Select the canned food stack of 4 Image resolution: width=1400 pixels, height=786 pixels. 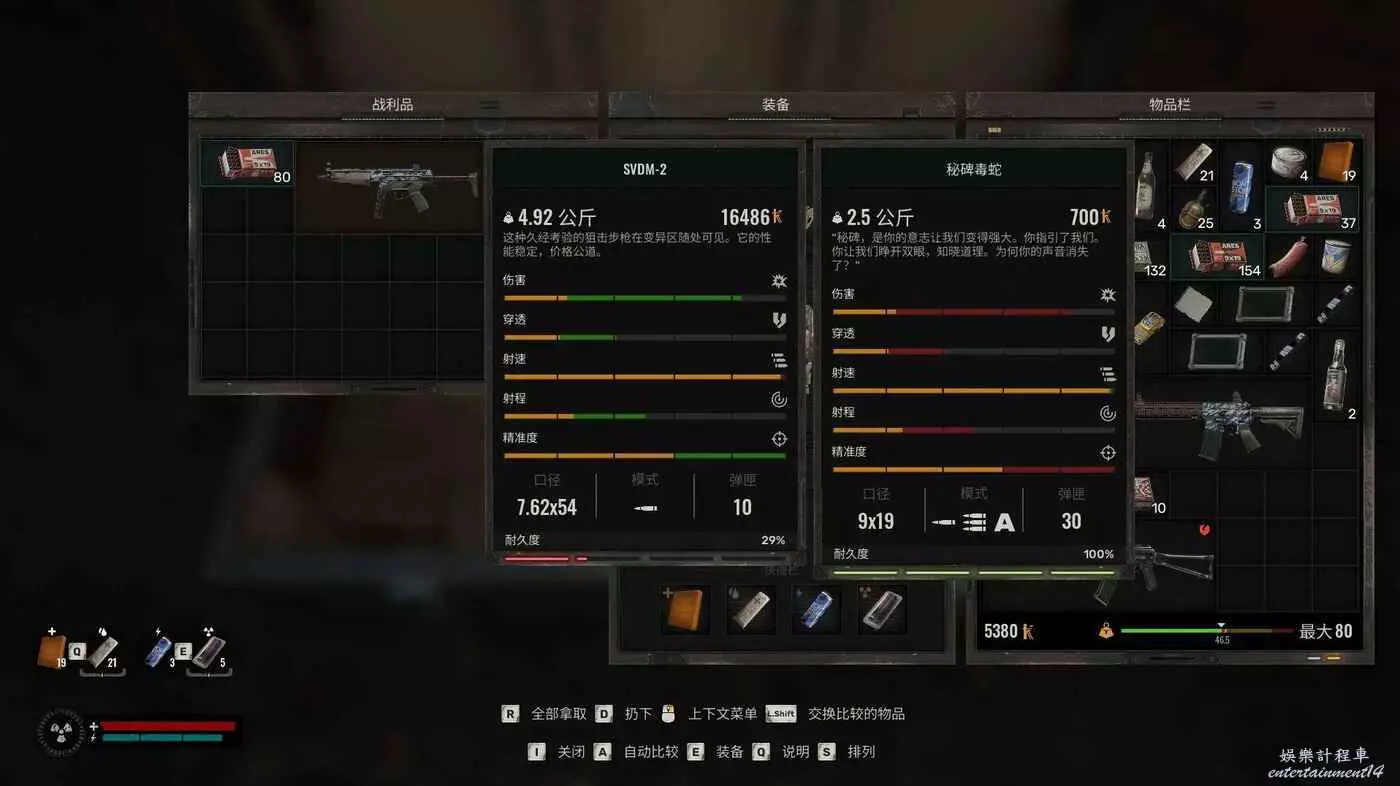(x=1289, y=161)
